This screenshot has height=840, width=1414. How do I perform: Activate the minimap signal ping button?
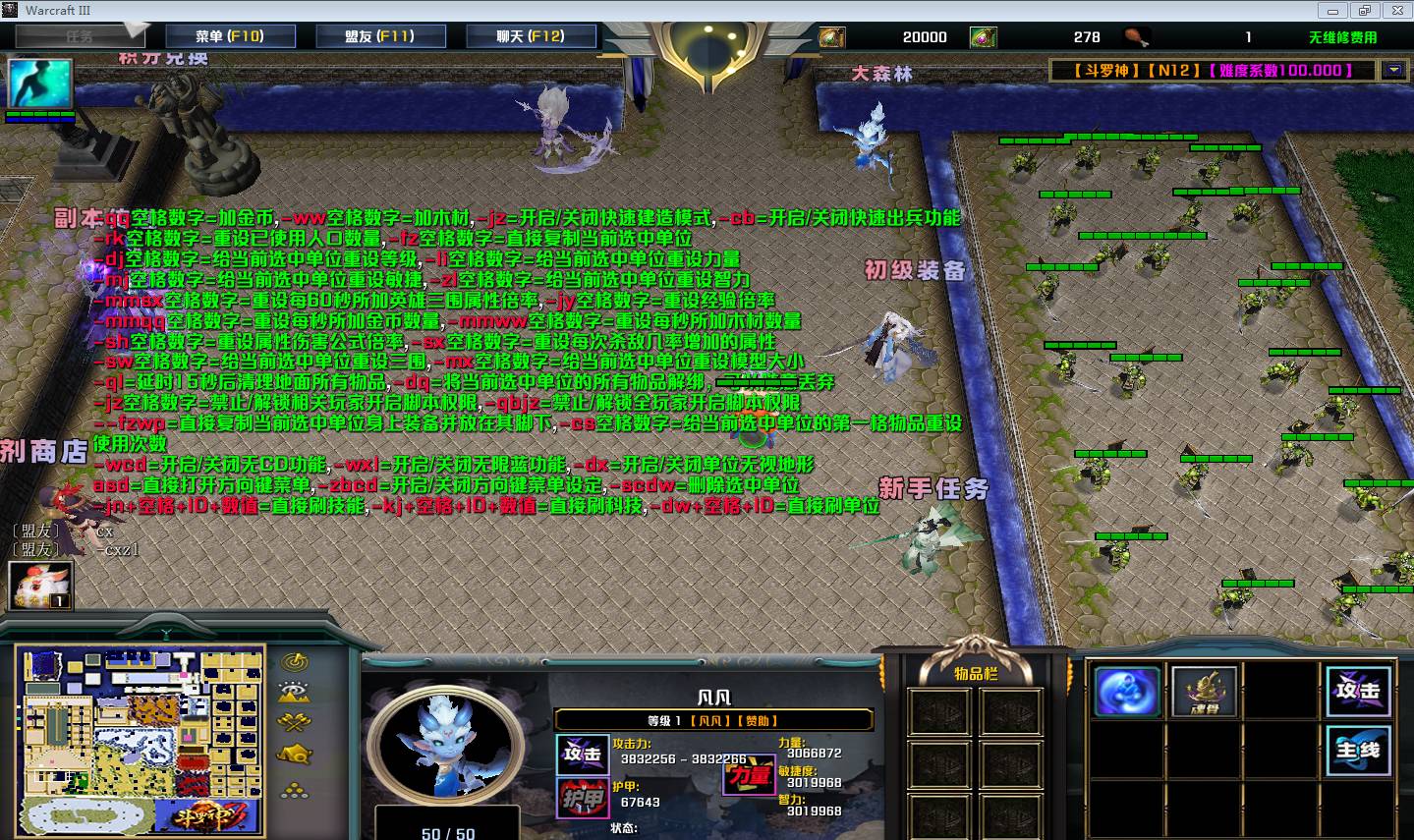tap(294, 661)
